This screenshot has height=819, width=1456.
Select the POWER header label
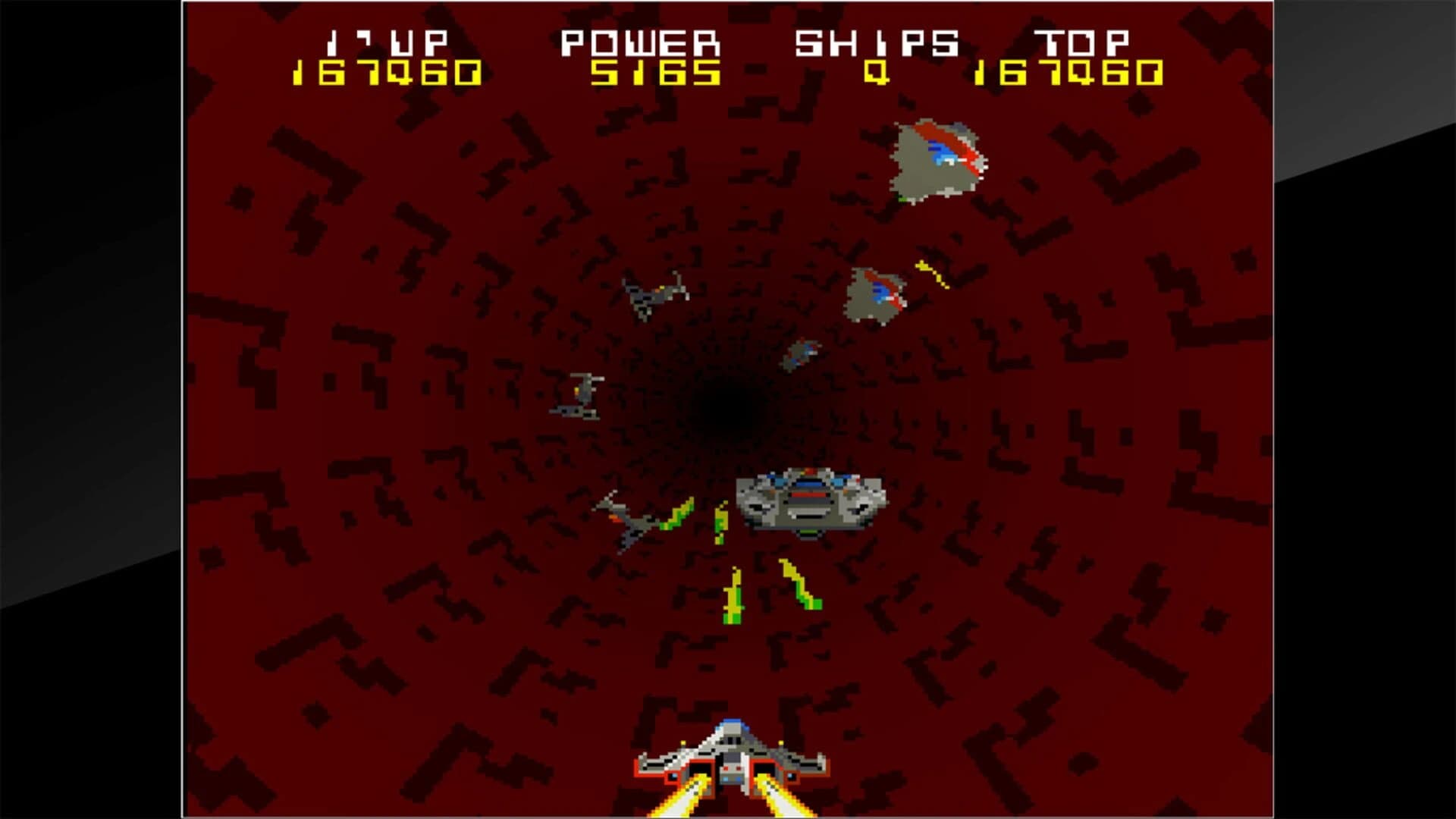[x=641, y=42]
